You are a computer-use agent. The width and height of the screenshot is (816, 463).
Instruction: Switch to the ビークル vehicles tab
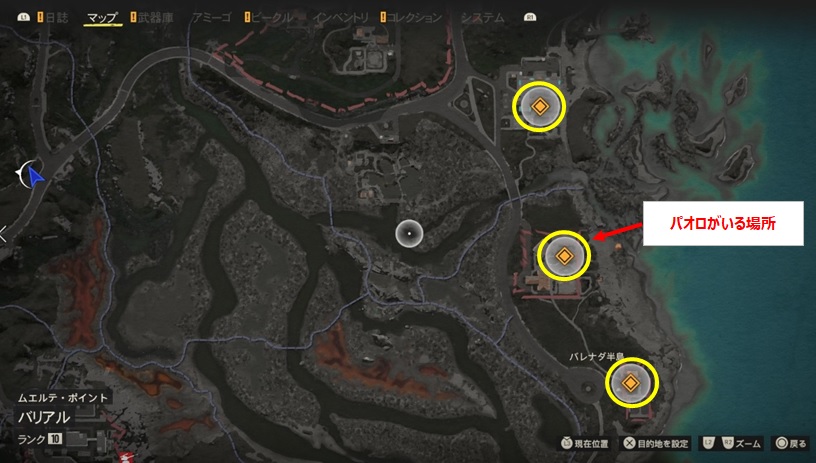tap(273, 17)
